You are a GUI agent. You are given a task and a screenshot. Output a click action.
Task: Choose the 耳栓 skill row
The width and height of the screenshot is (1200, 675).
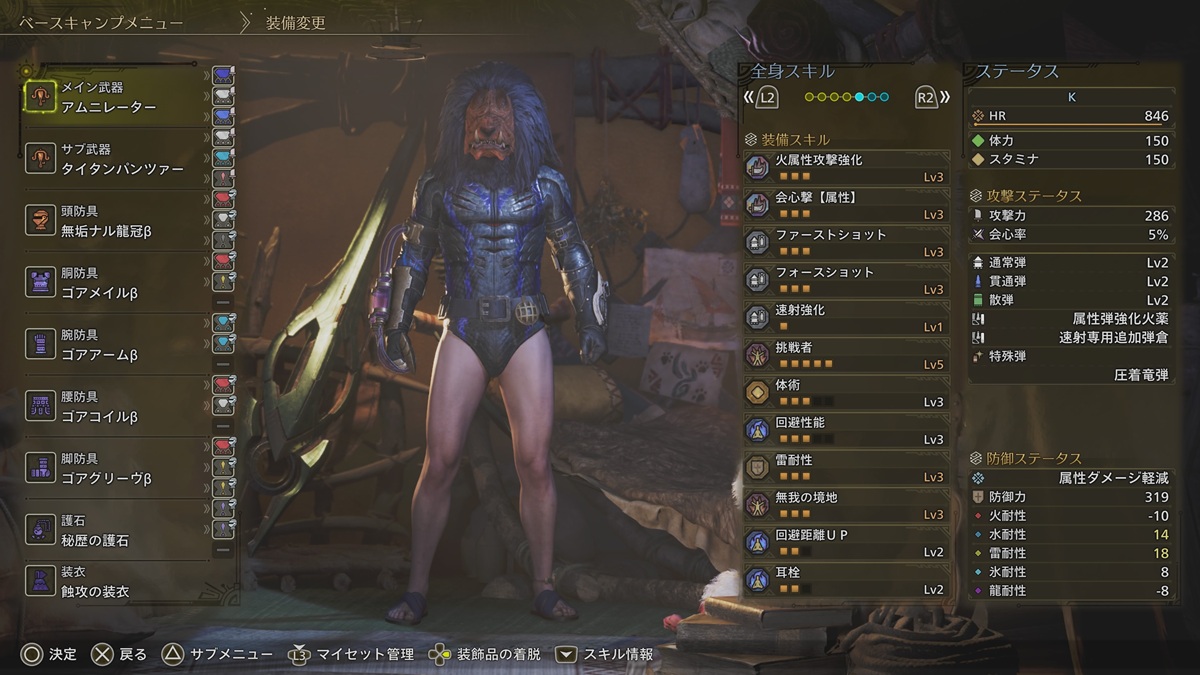[847, 580]
